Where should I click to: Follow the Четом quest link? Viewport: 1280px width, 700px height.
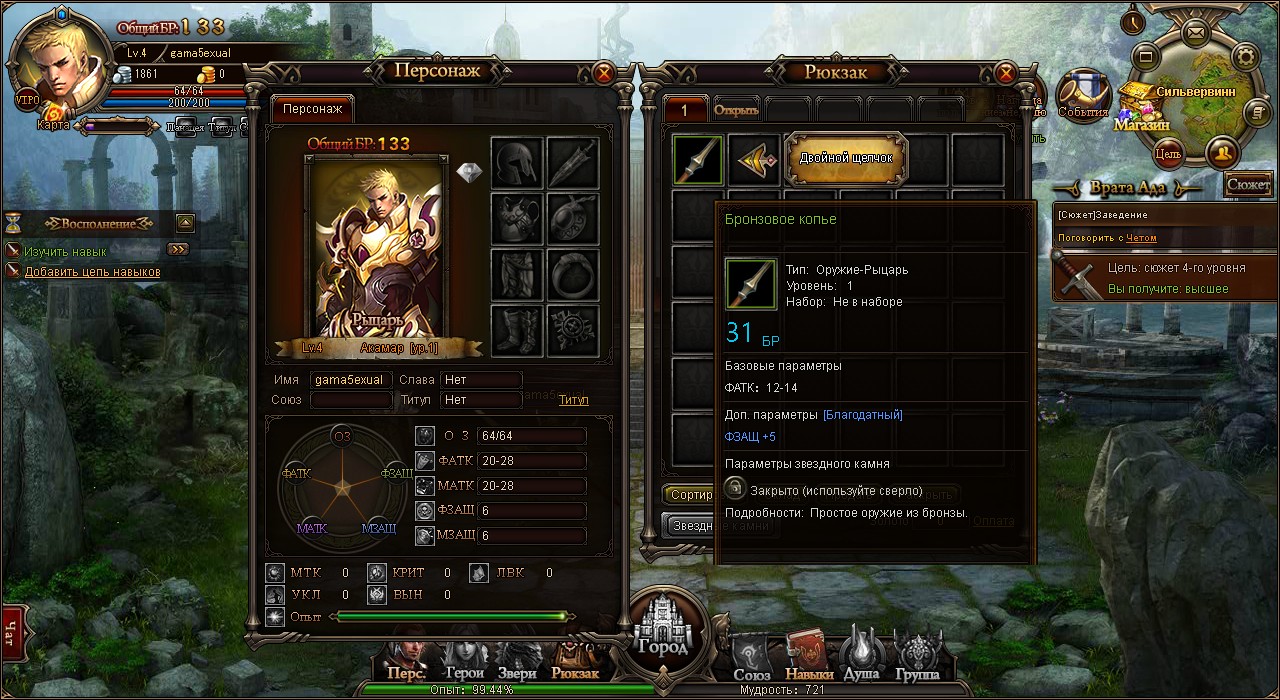point(1141,238)
